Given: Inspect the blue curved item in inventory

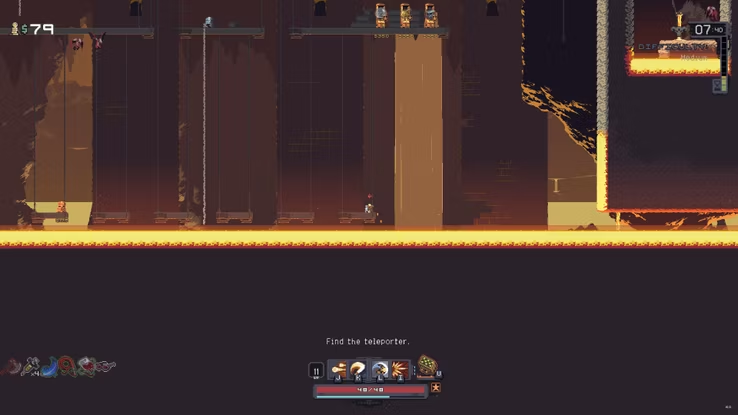Looking at the screenshot, I should pos(49,367).
